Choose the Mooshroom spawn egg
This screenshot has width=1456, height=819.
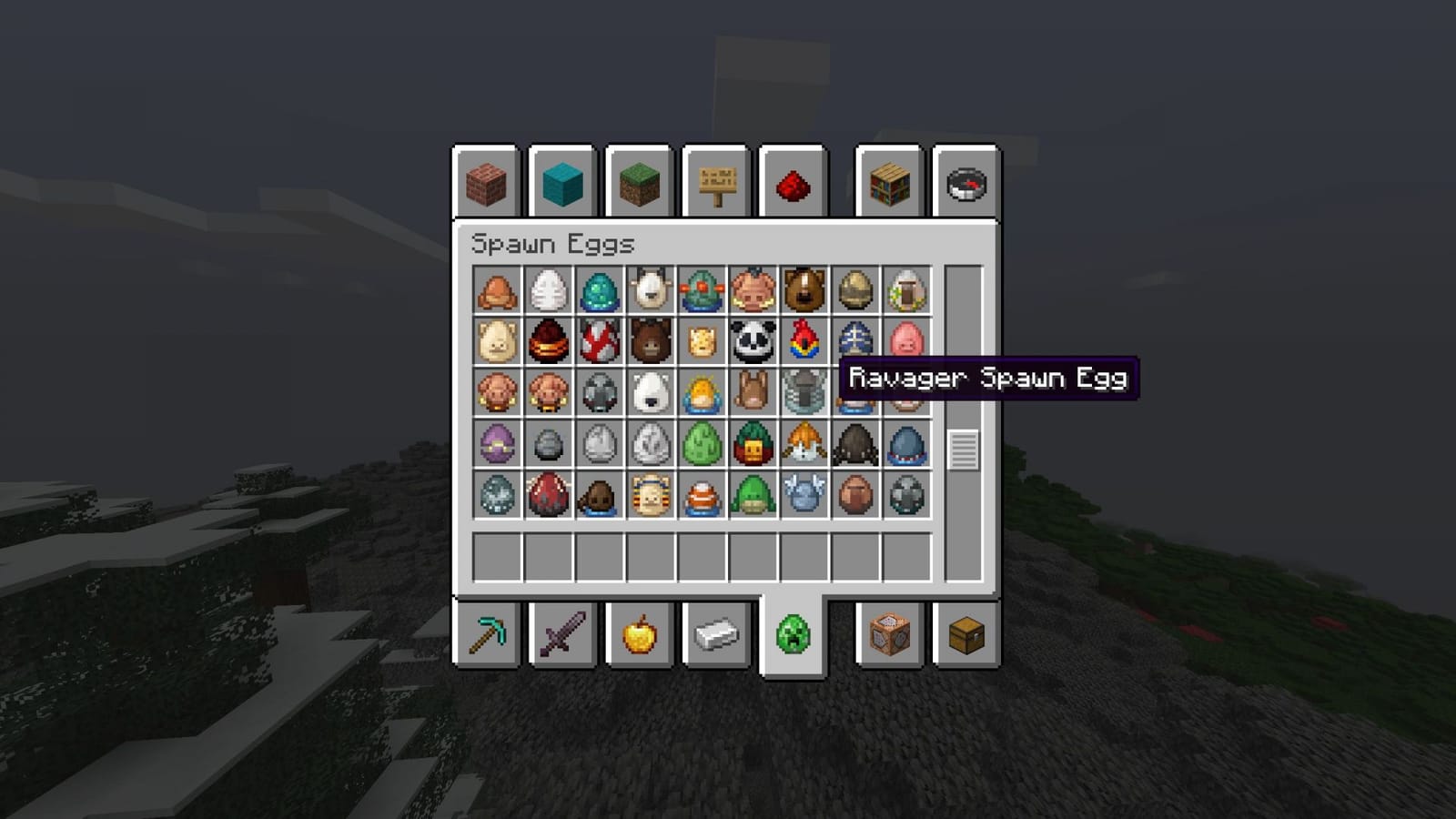(598, 342)
